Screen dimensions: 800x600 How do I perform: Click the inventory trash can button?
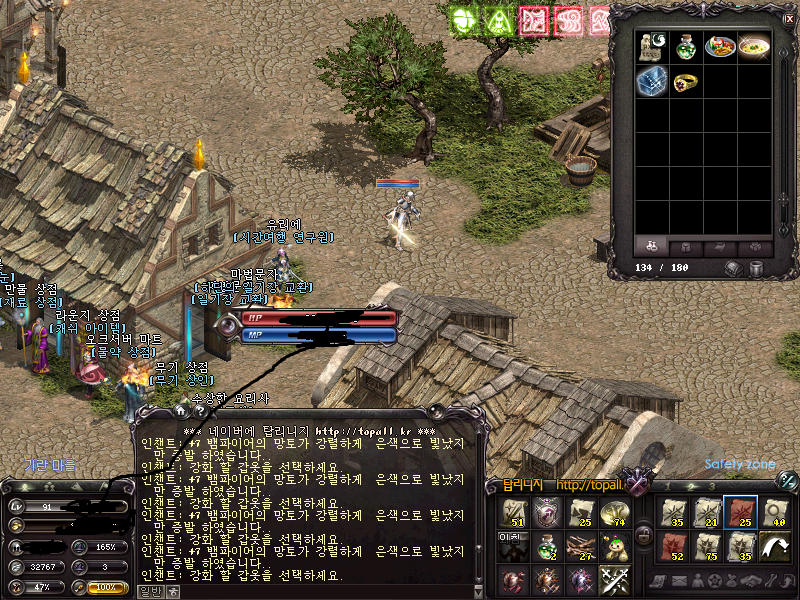756,268
